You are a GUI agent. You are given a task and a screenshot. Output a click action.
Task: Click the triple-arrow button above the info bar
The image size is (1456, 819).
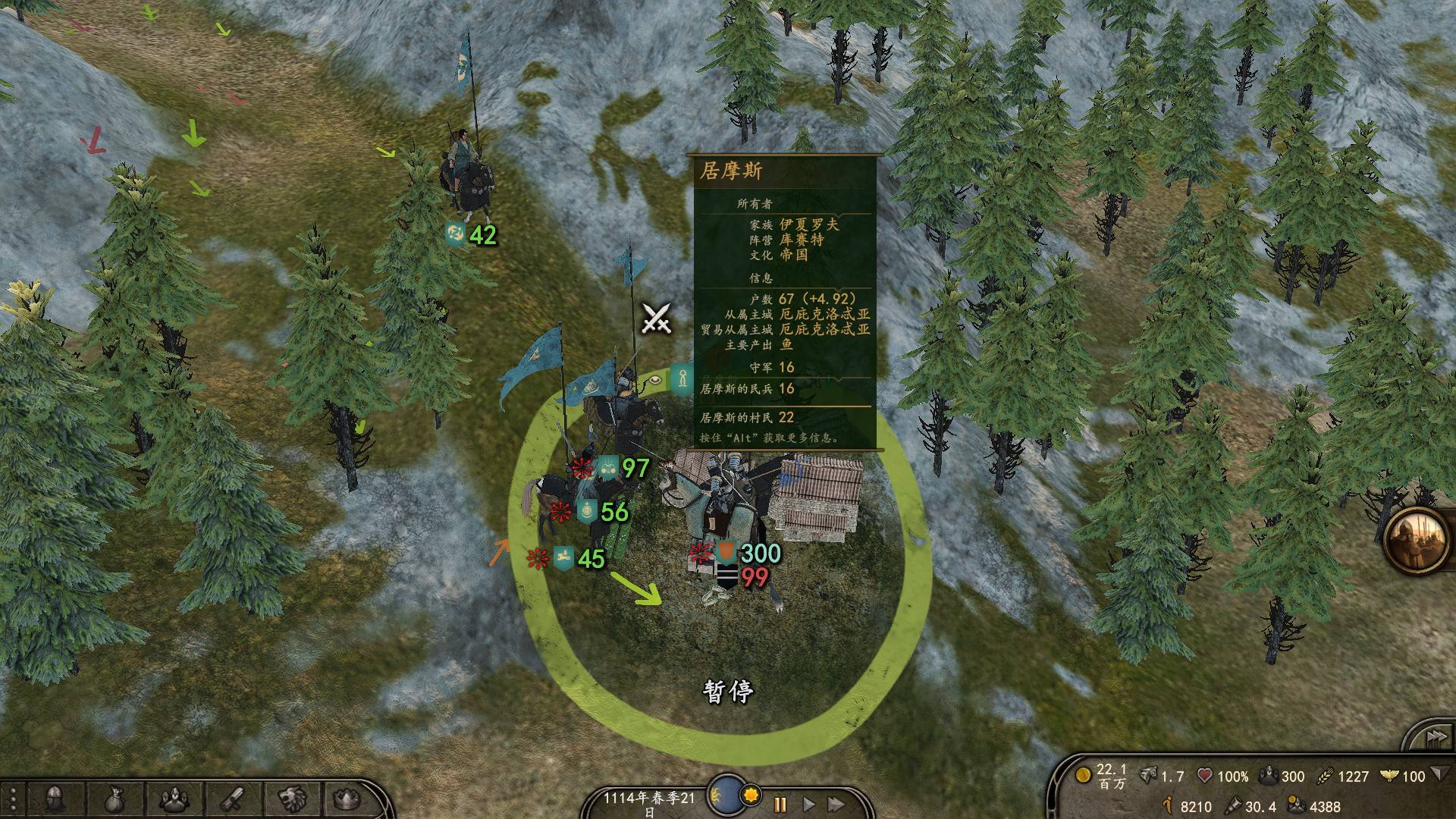click(x=1433, y=737)
